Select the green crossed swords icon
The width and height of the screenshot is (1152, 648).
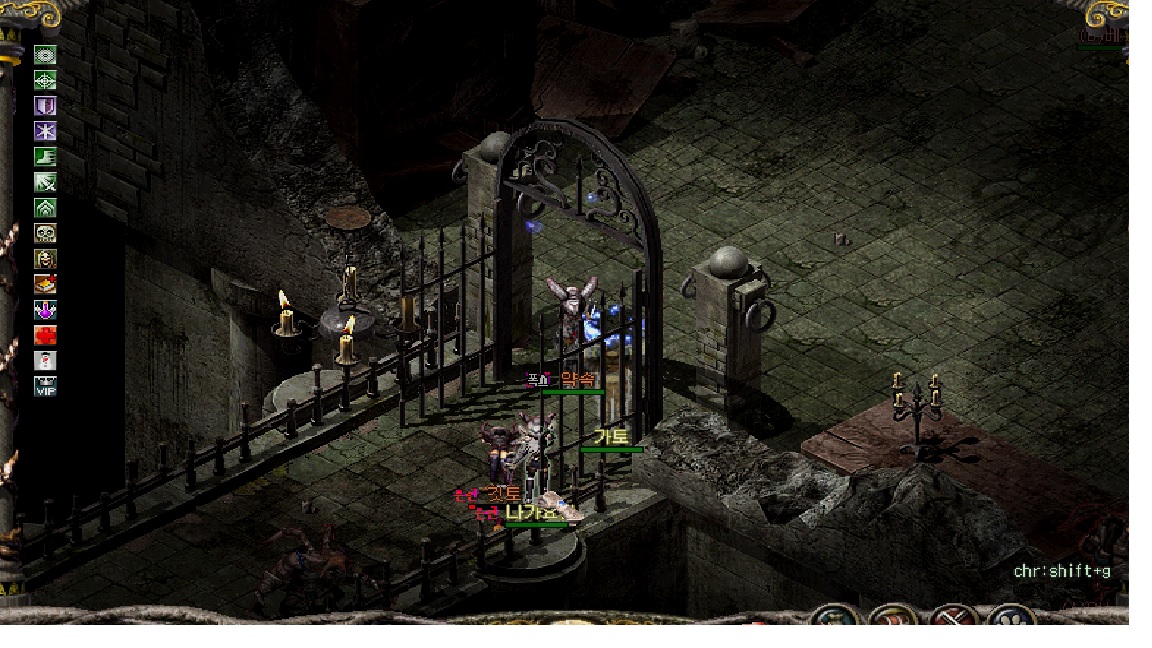coord(45,182)
